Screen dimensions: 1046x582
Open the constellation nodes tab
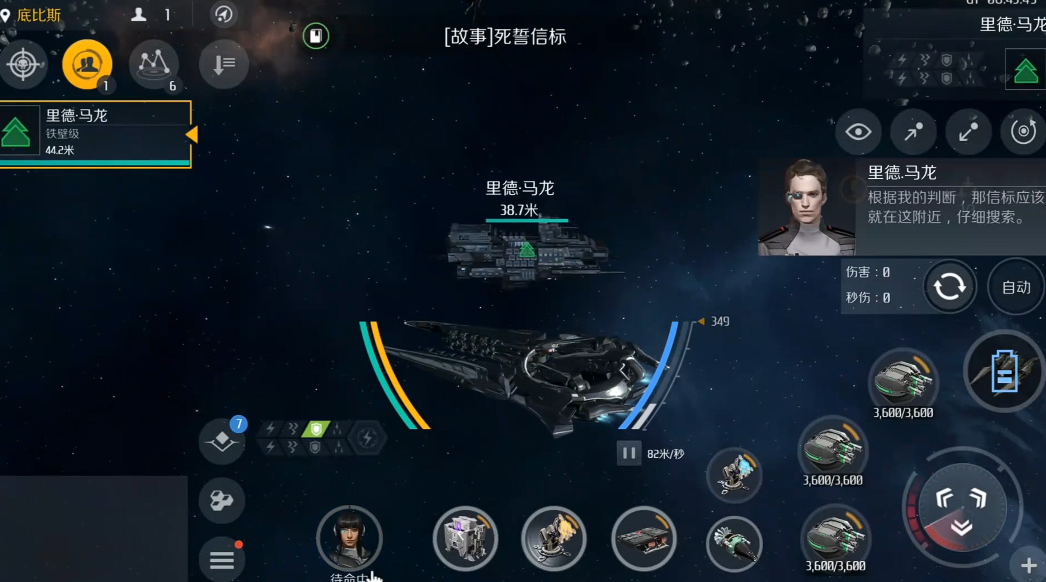(x=153, y=65)
